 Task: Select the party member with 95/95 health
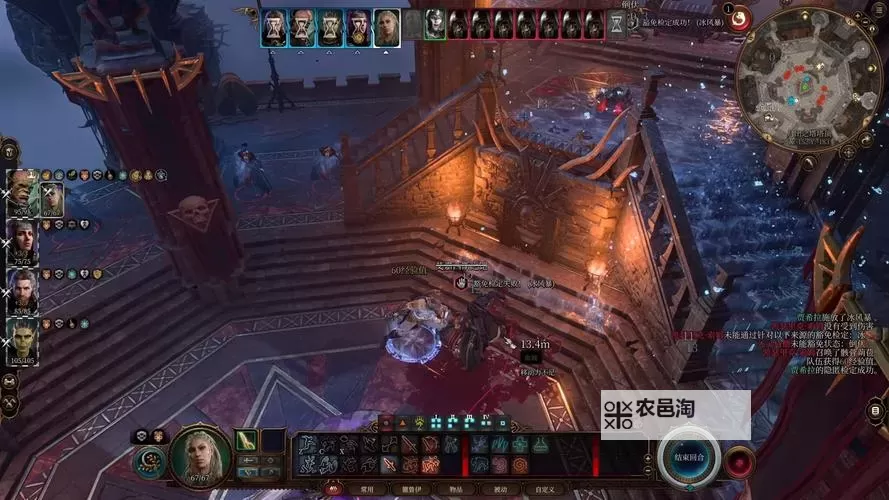pos(22,192)
